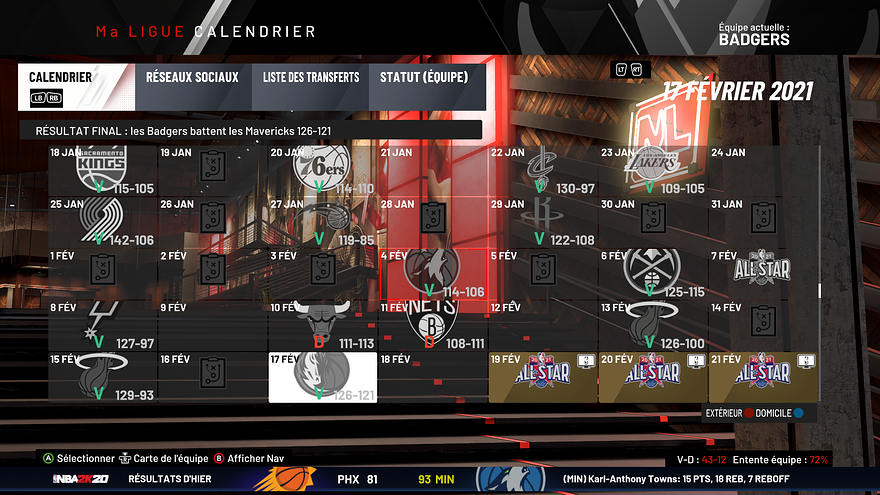880x495 pixels.
Task: Open the 10 Fév Bulls game
Action: [x=323, y=326]
